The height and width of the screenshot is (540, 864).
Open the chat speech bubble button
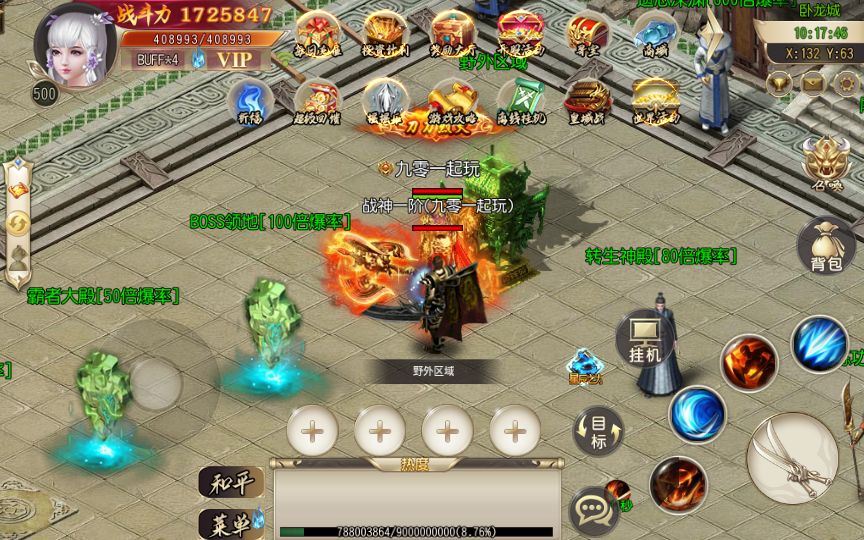[592, 508]
